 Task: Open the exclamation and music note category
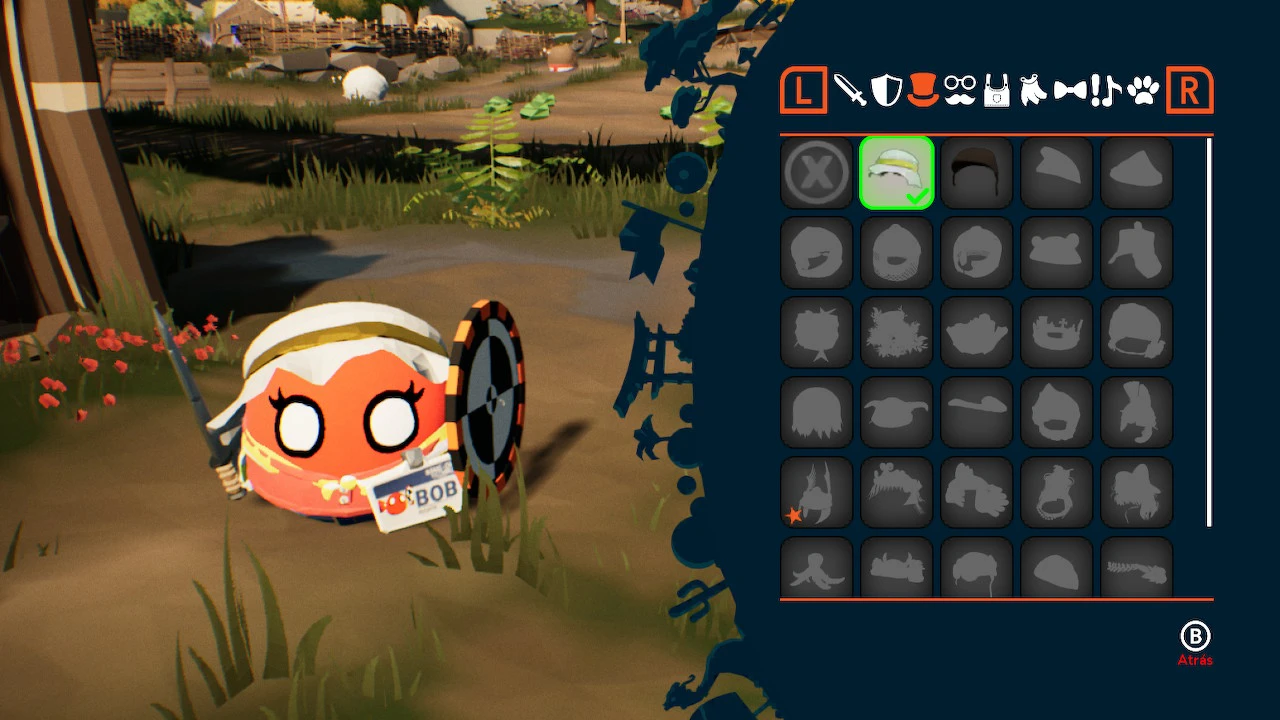click(x=1106, y=91)
